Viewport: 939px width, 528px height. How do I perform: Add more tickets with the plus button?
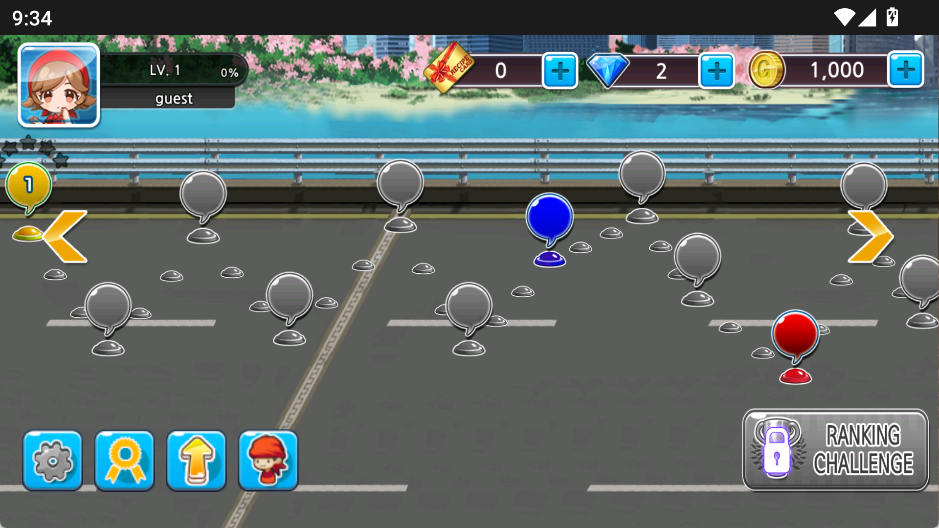tap(559, 70)
